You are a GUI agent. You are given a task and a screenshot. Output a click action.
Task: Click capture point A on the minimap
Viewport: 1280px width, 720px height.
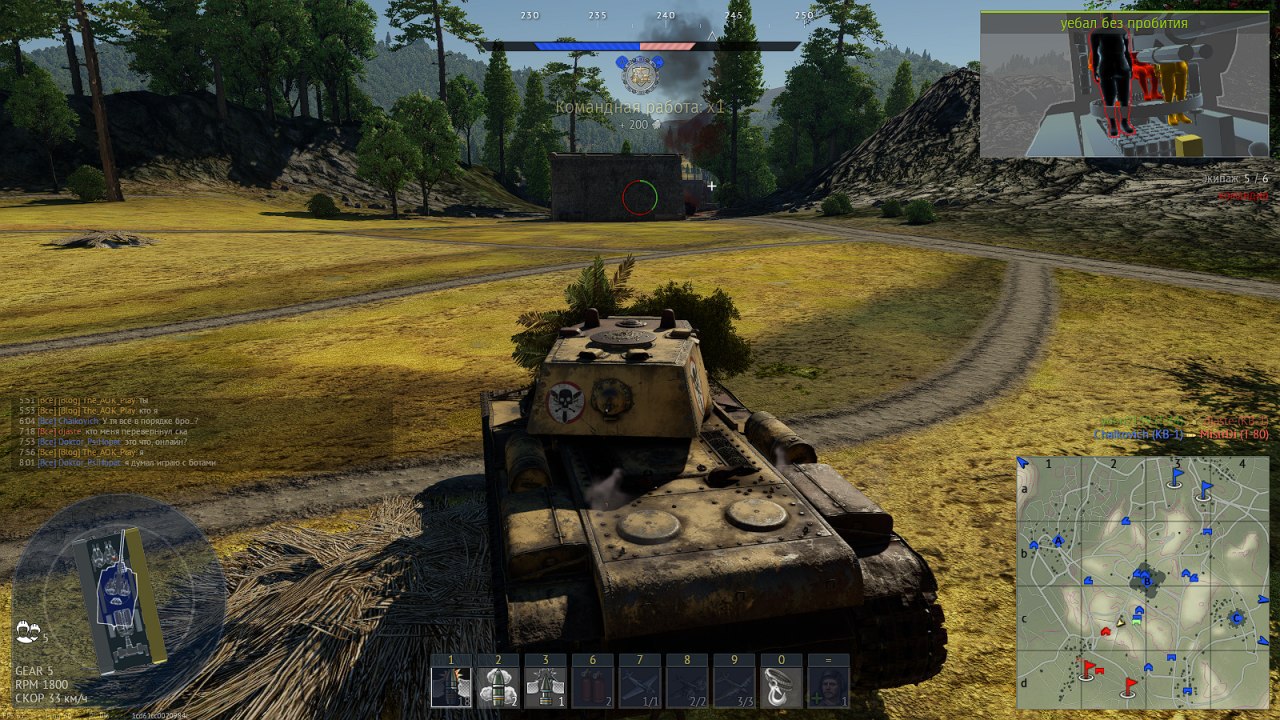(x=1058, y=541)
